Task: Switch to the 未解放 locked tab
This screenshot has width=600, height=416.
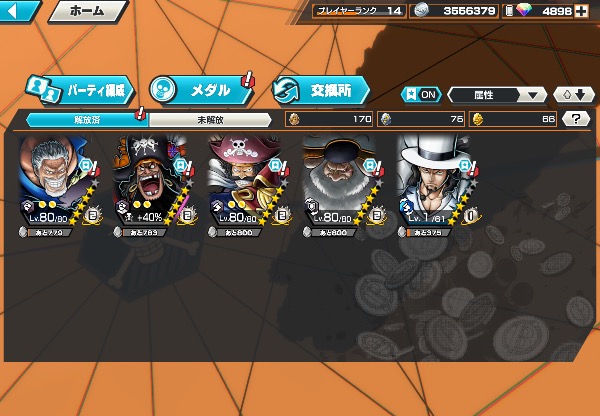Action: pos(209,119)
